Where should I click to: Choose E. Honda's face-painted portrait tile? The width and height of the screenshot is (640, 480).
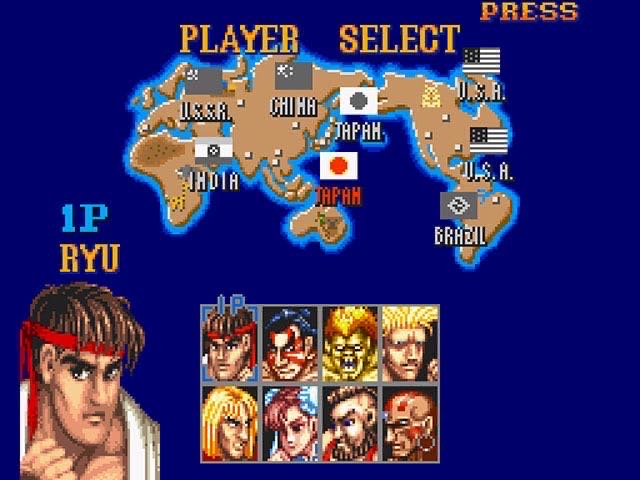coord(290,343)
